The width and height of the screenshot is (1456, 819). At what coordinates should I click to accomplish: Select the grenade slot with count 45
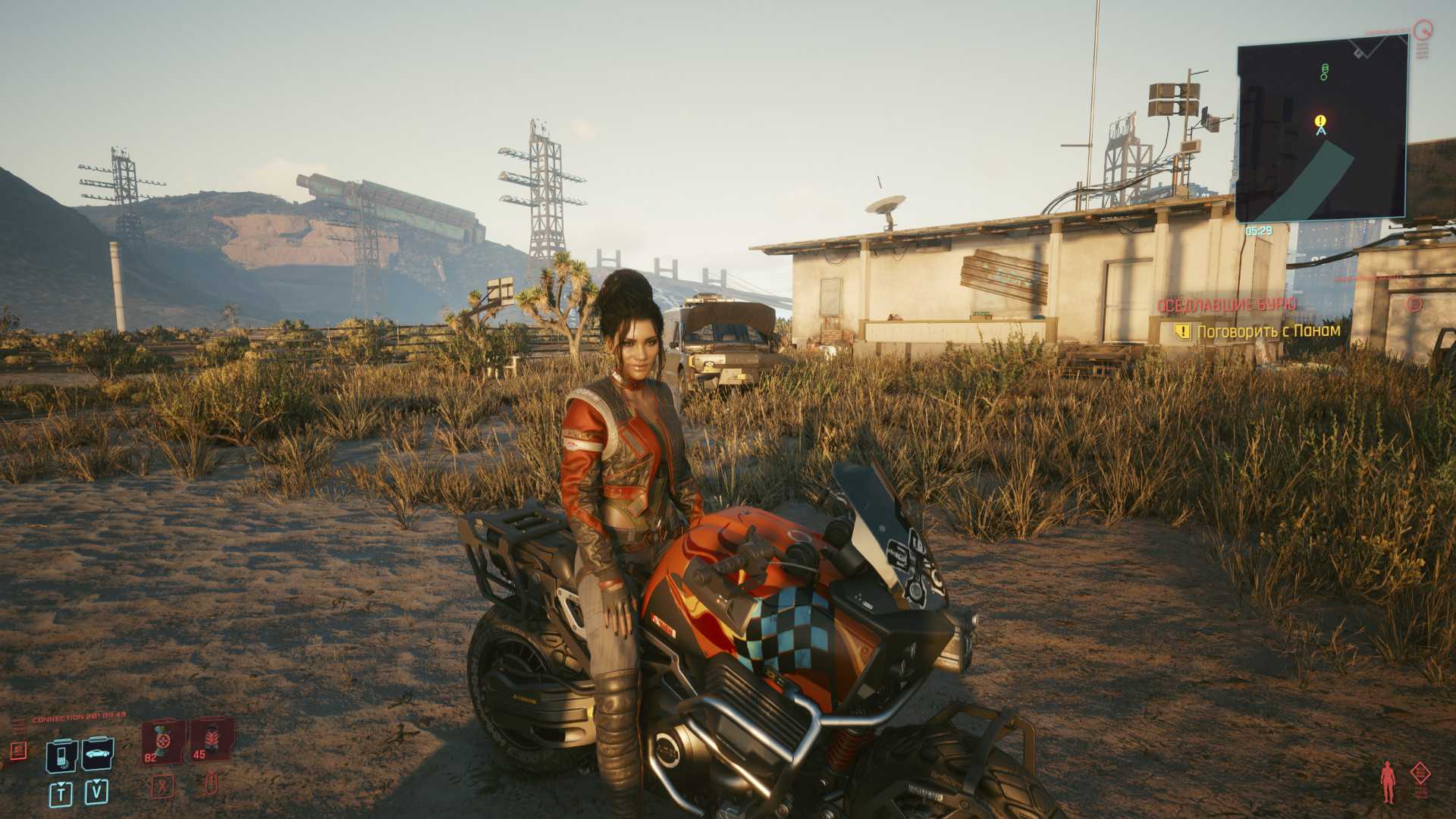click(x=208, y=740)
